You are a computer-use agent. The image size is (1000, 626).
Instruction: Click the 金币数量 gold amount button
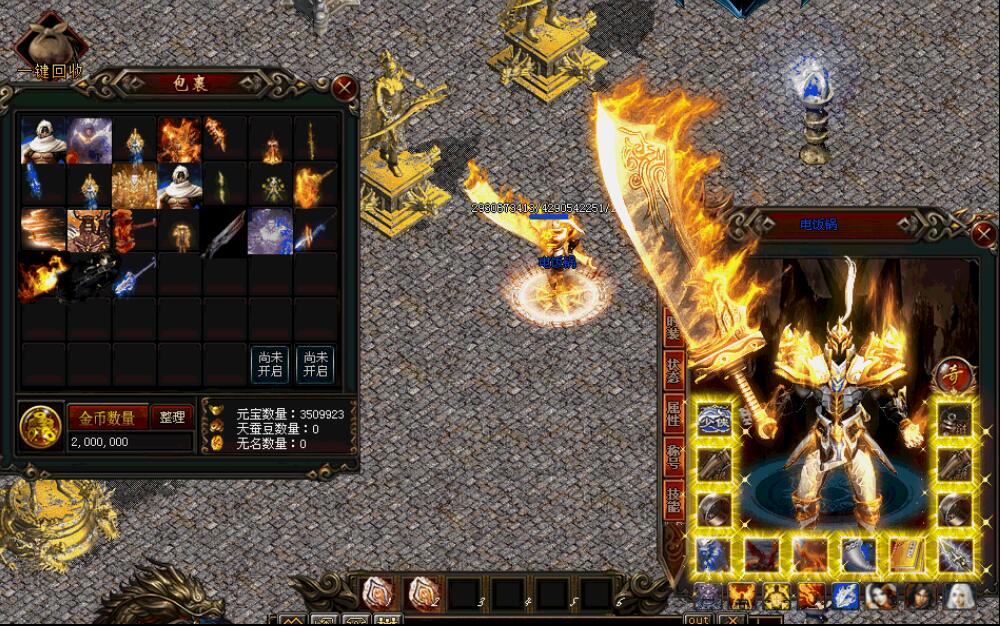click(x=108, y=417)
